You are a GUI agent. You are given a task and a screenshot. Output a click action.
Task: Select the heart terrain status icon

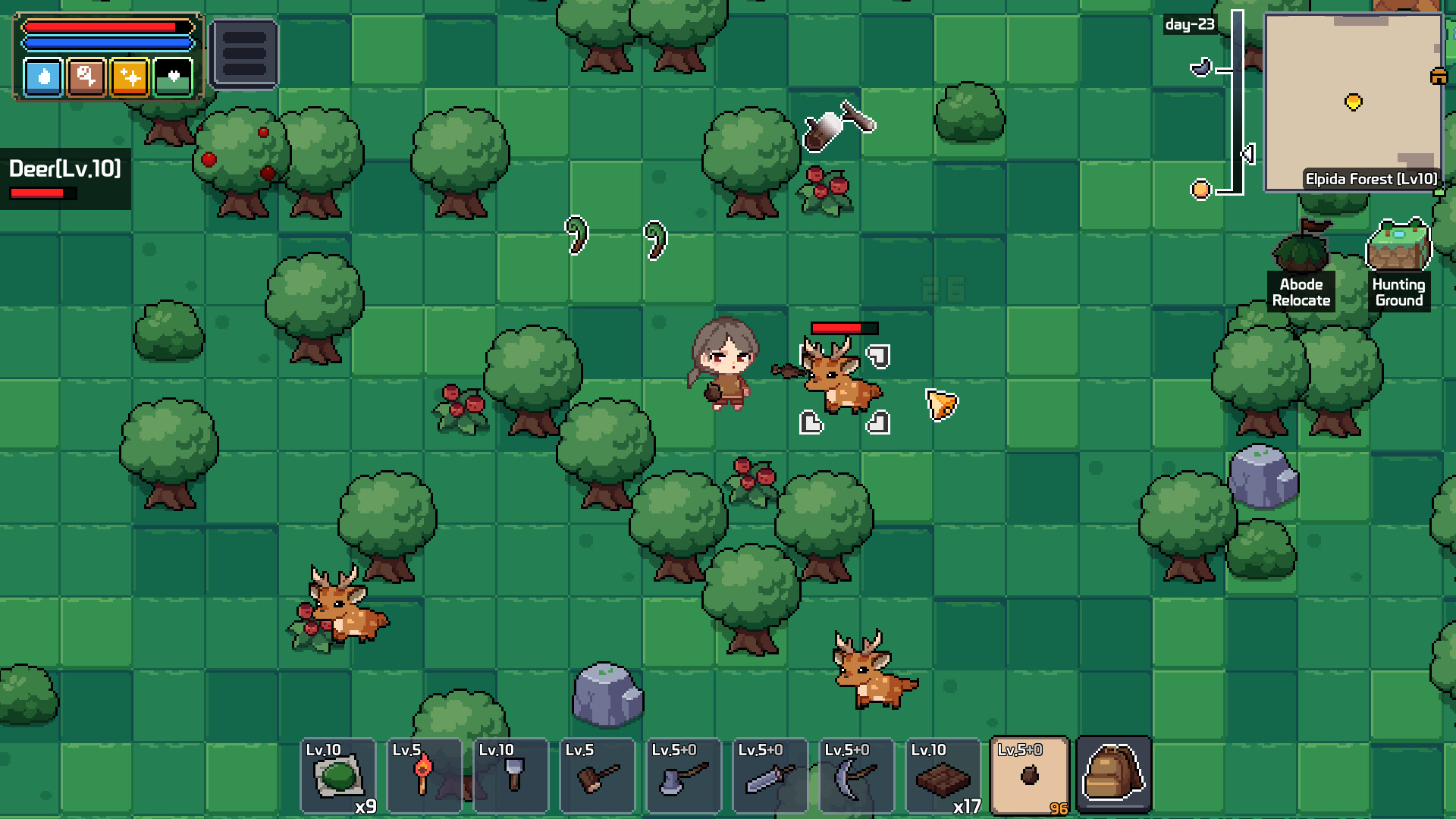(173, 77)
